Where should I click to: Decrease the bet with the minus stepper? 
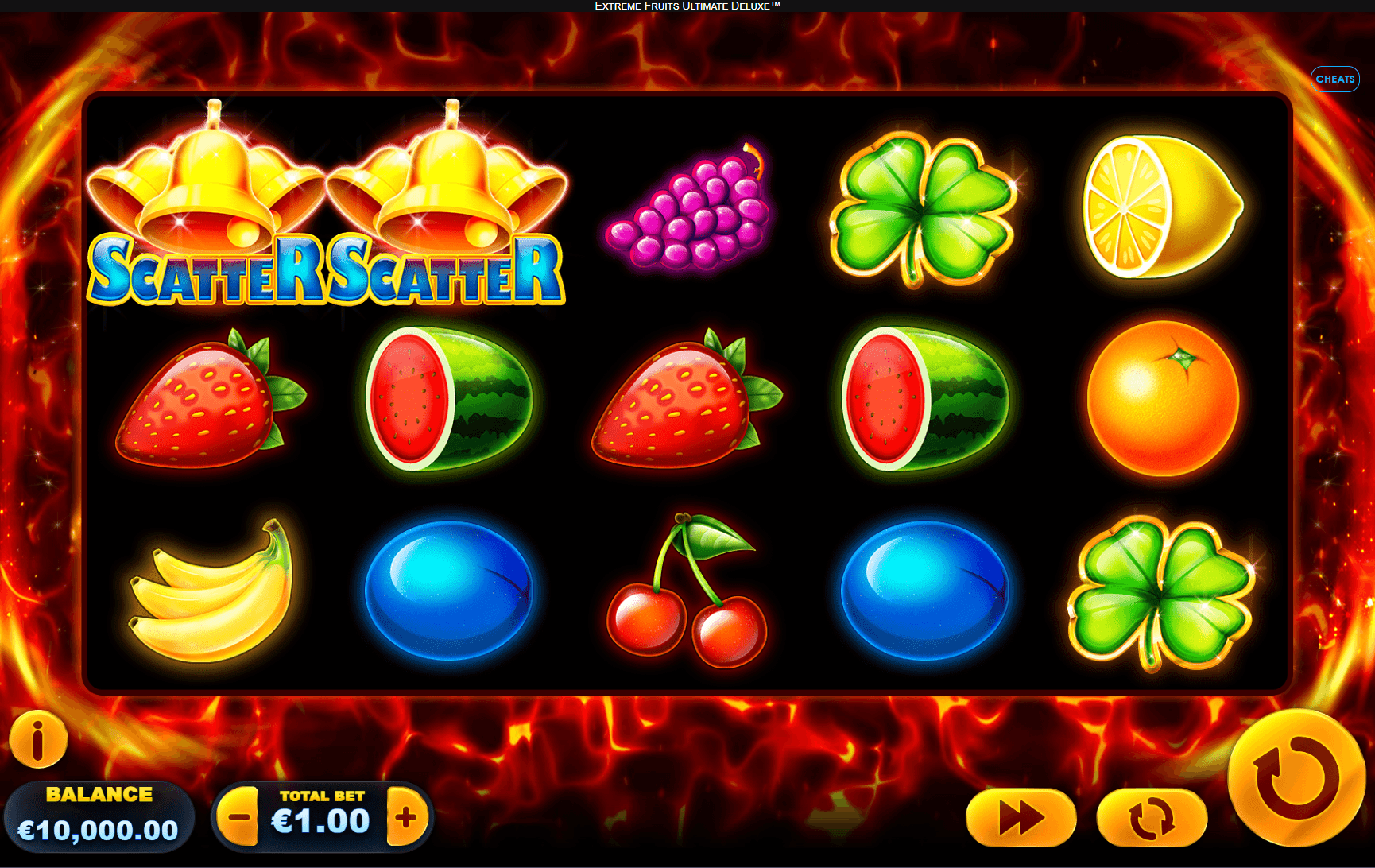238,816
